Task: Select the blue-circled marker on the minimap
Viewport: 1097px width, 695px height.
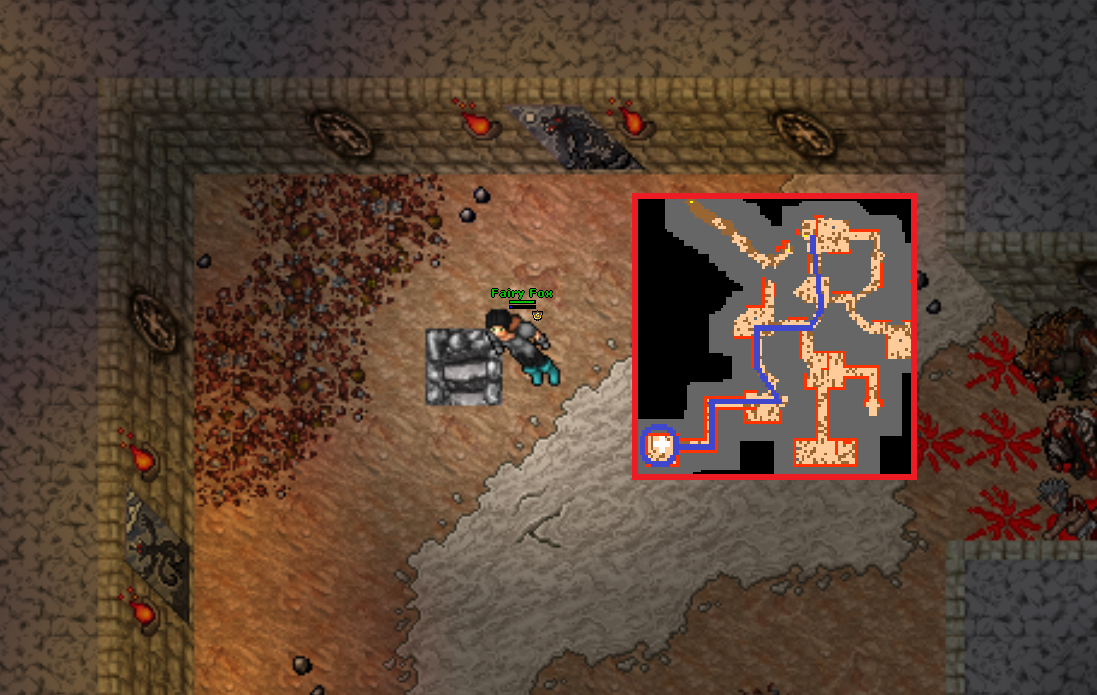Action: click(x=659, y=445)
